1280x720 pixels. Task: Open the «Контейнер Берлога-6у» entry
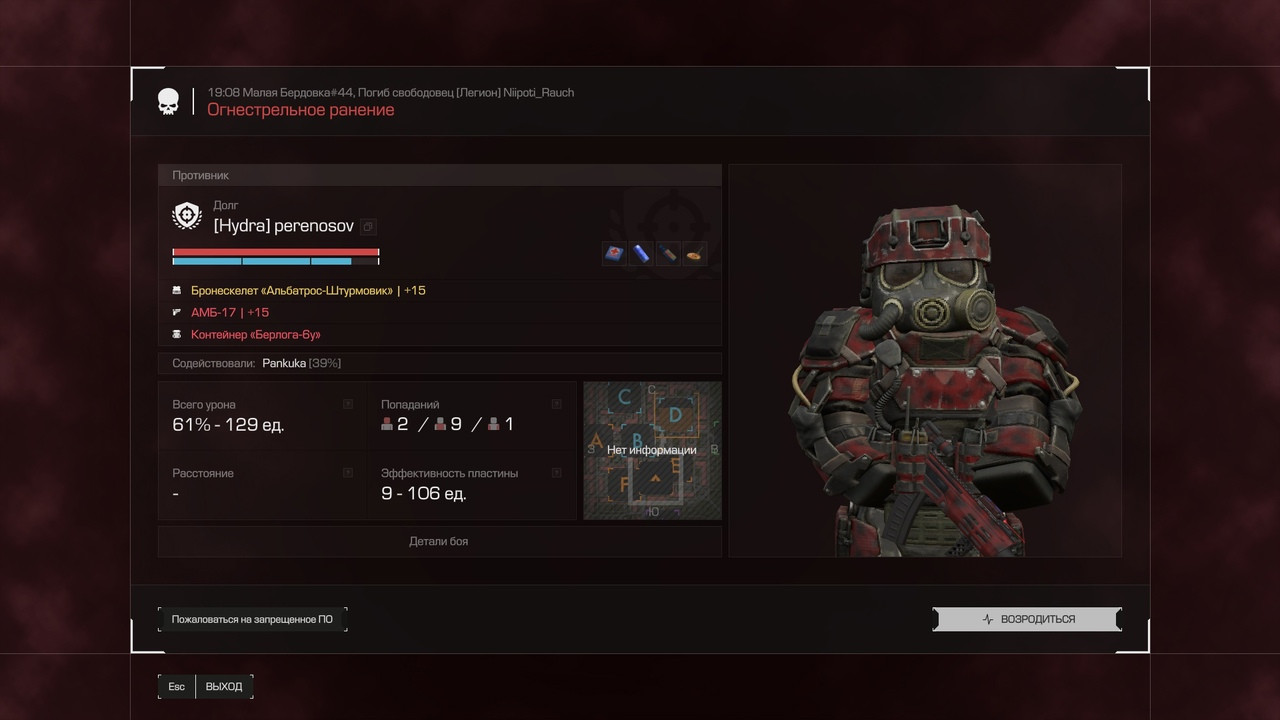pyautogui.click(x=256, y=334)
